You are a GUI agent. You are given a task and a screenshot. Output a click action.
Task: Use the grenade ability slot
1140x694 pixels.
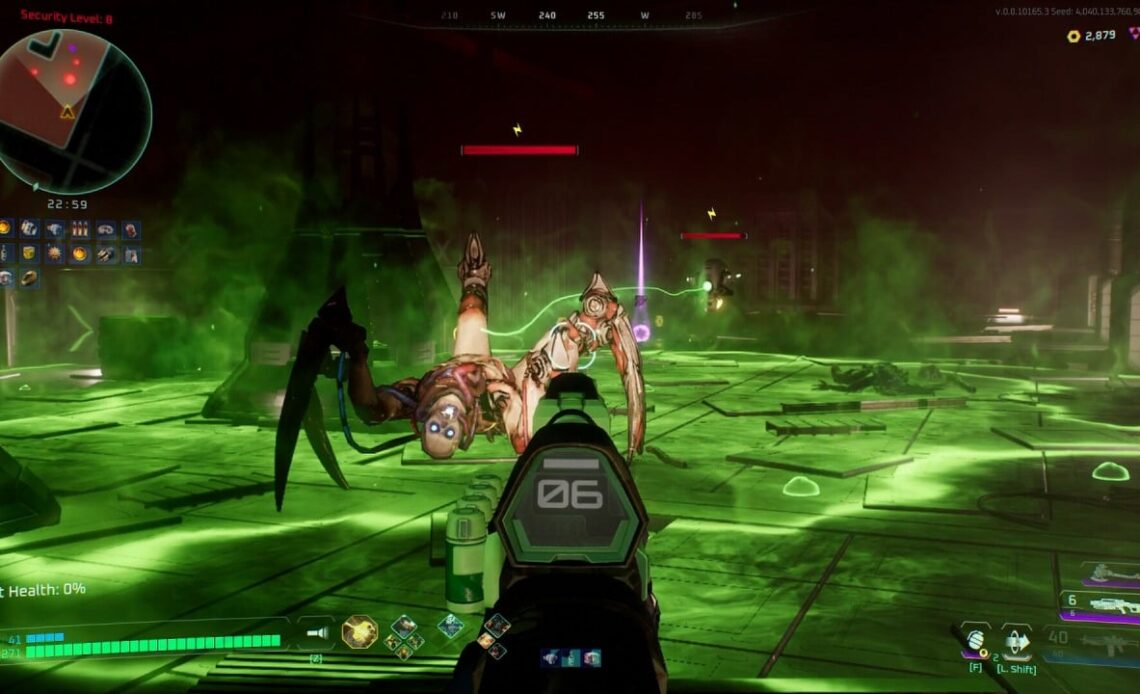(976, 639)
